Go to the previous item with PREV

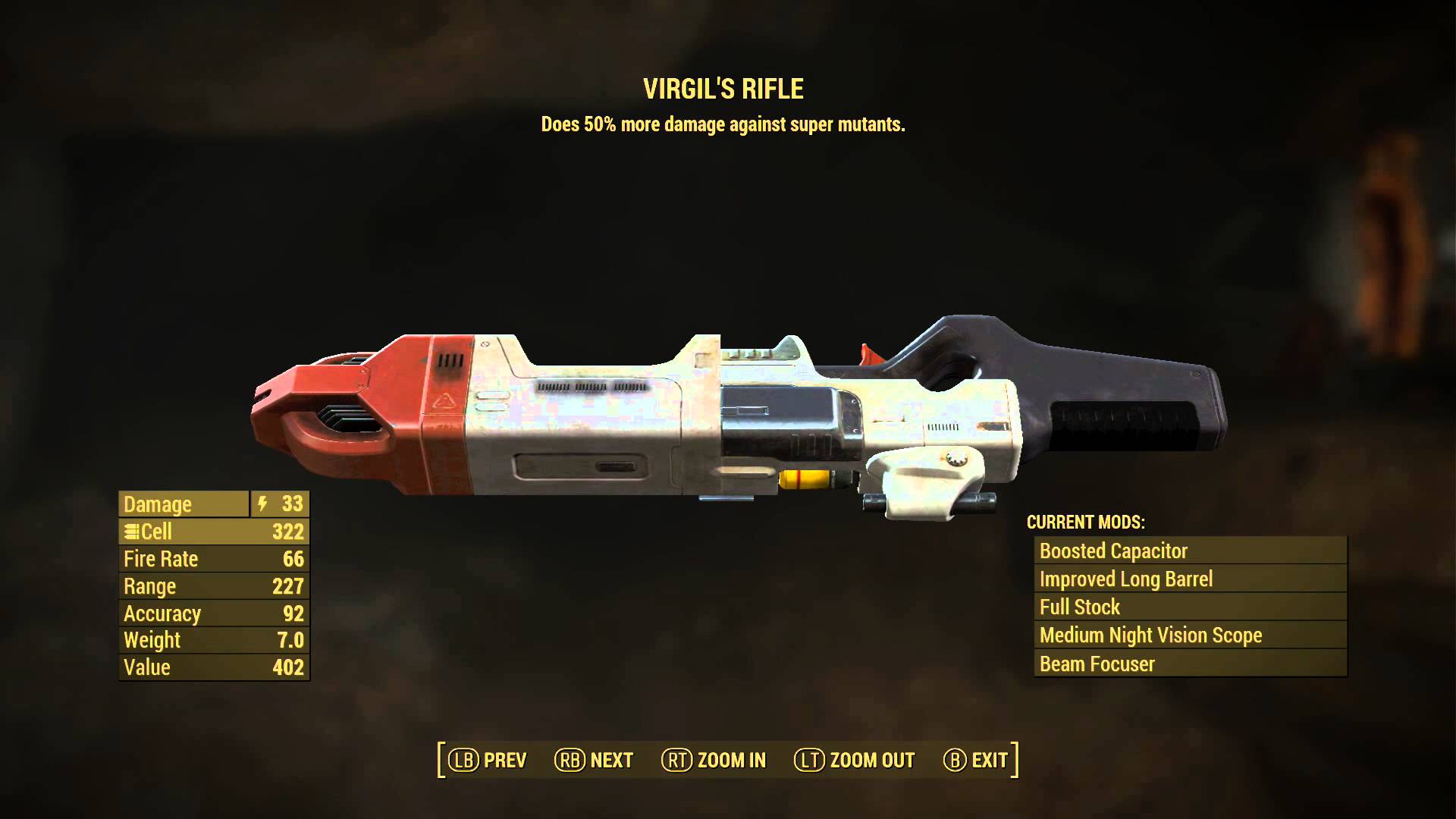(488, 760)
